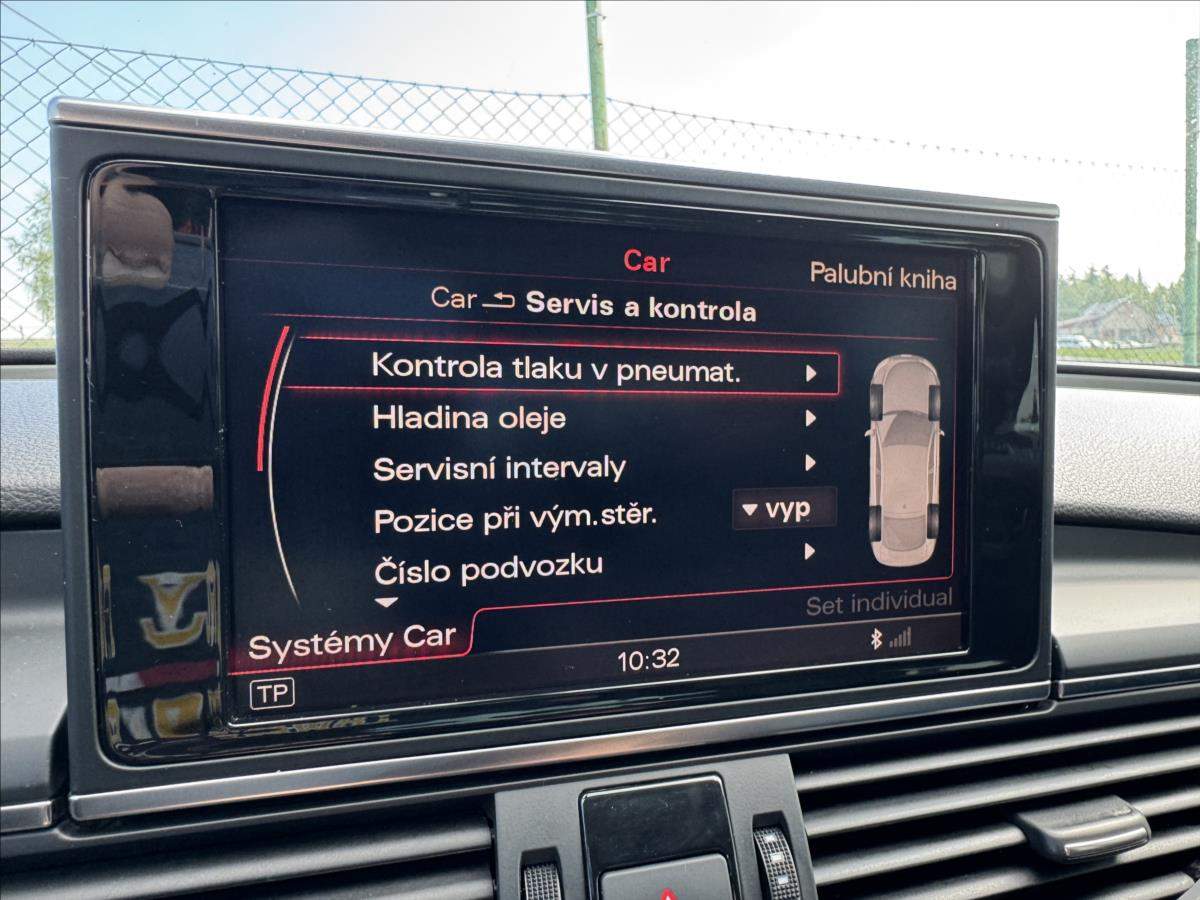Image resolution: width=1200 pixels, height=900 pixels.
Task: Select the Set individual option
Action: (x=879, y=601)
